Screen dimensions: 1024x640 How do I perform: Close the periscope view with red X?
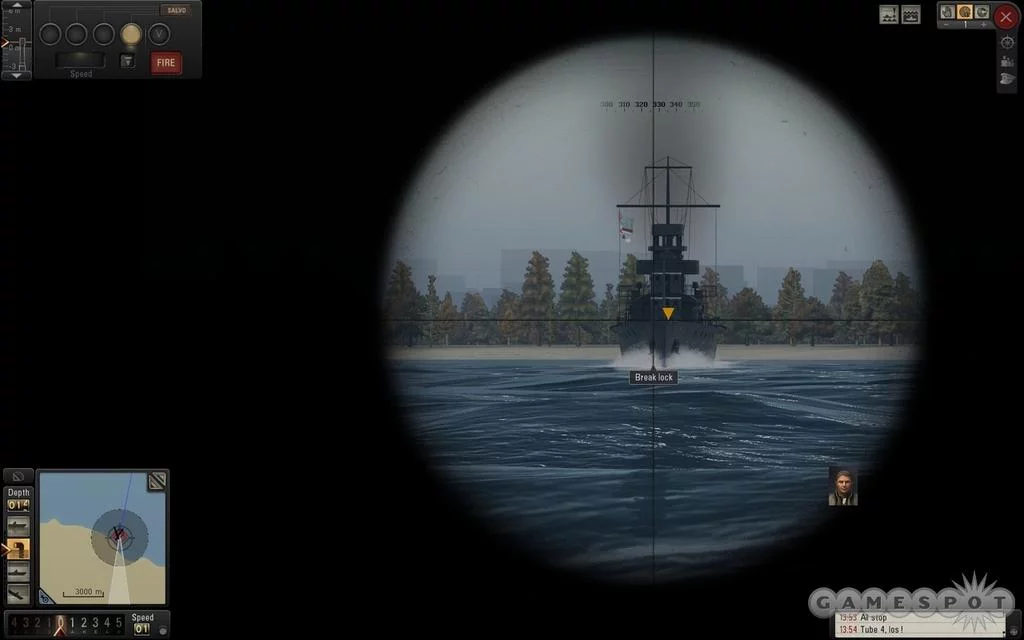tap(1006, 18)
